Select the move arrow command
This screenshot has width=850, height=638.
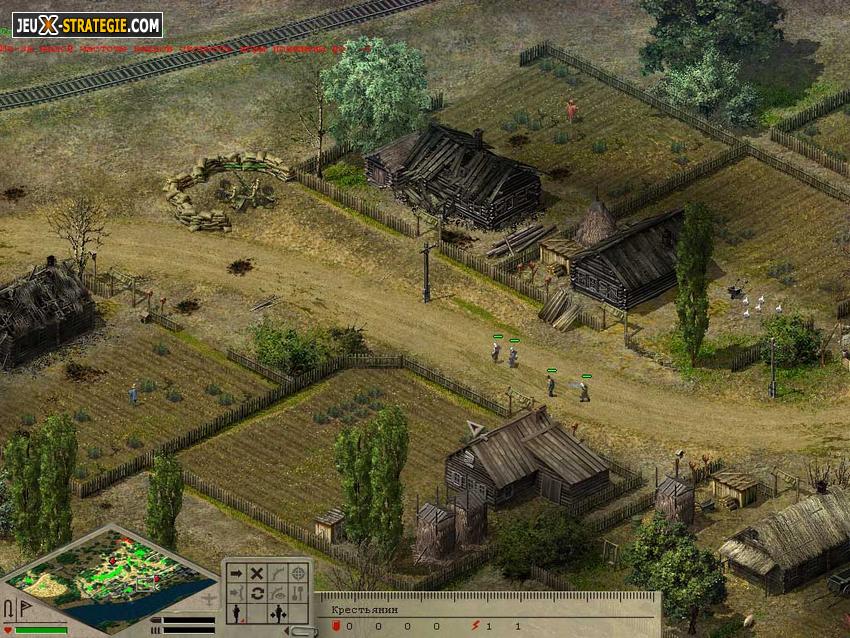point(236,573)
